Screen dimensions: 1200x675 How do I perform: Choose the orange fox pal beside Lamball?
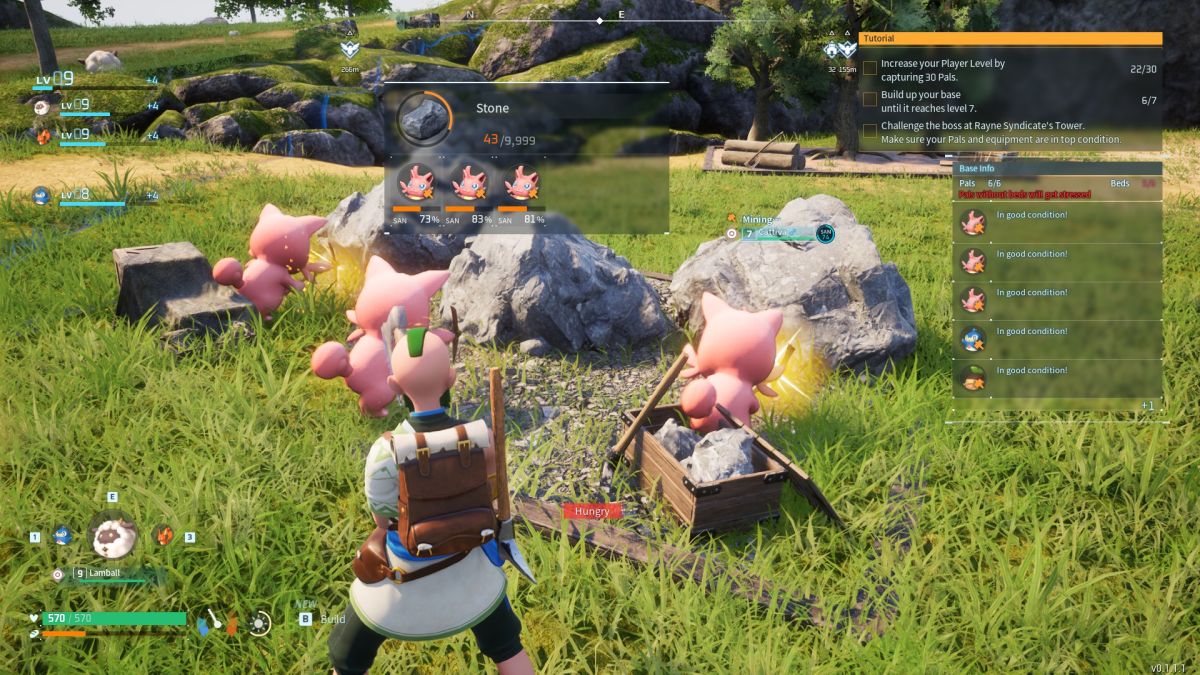tap(164, 535)
